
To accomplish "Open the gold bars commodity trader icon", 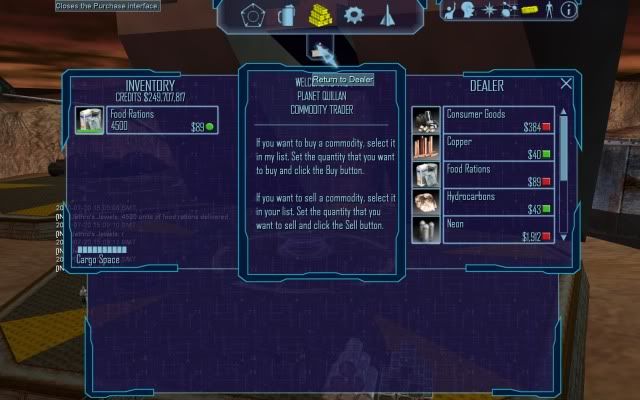I will coord(320,15).
